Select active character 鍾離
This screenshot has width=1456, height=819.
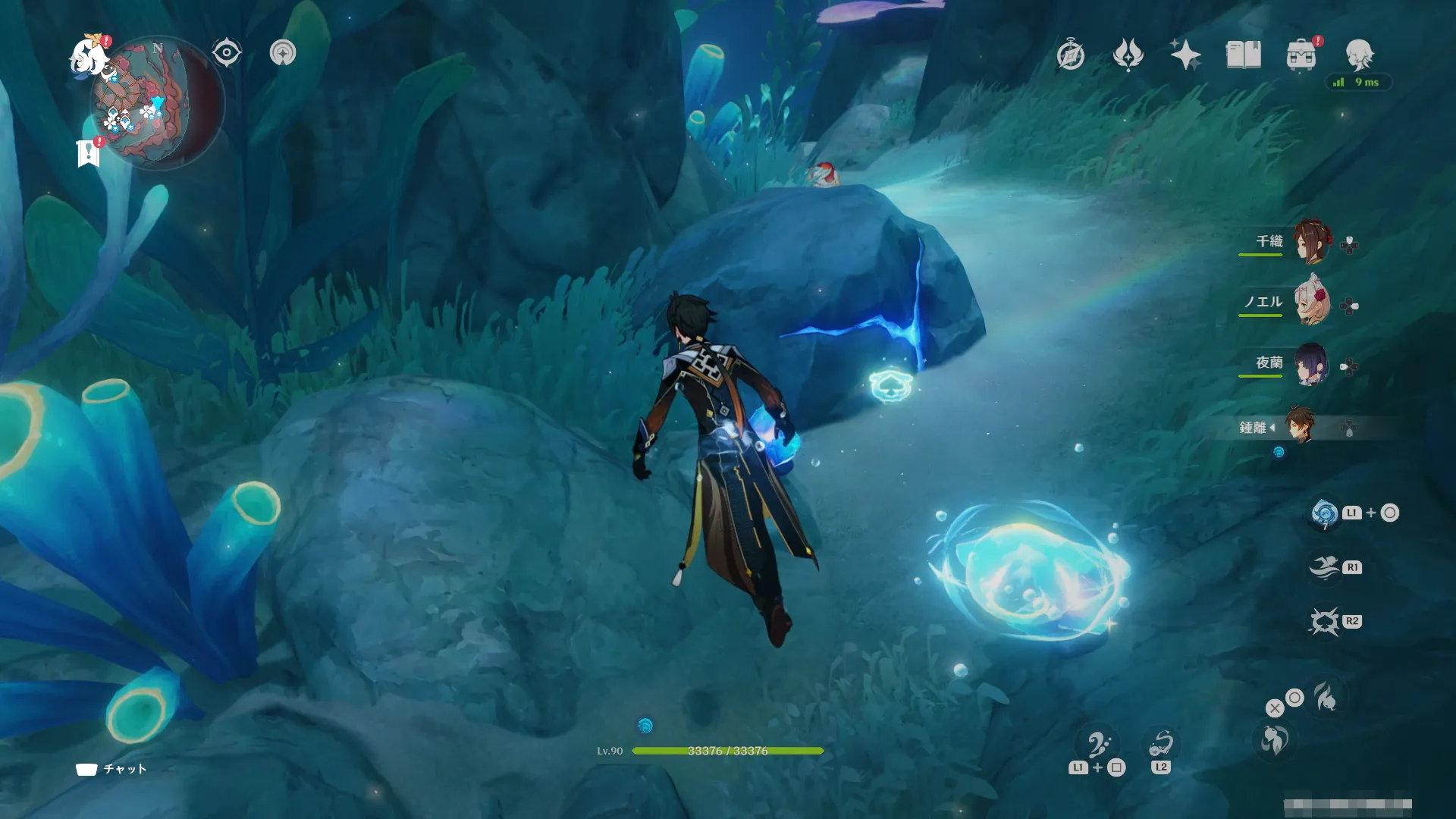pos(1300,427)
